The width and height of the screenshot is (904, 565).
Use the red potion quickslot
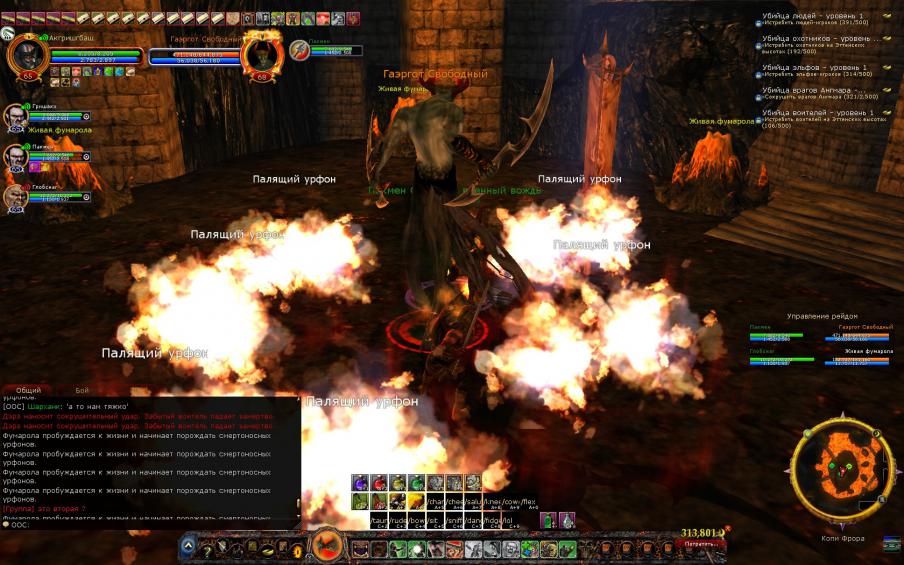pyautogui.click(x=376, y=482)
